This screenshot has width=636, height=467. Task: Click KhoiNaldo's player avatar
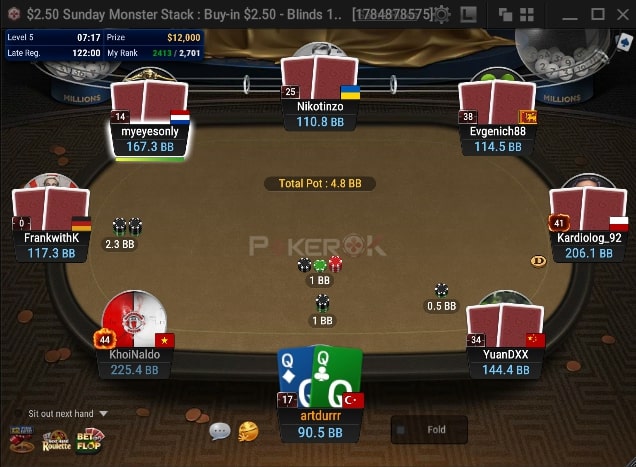coord(134,318)
